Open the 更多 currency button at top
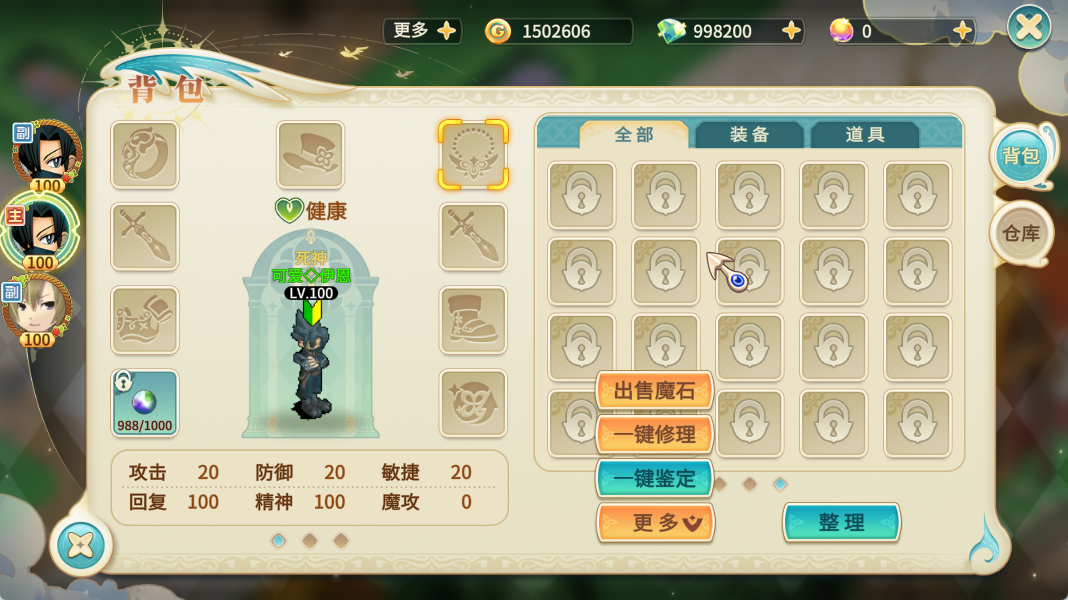The height and width of the screenshot is (600, 1068). (422, 31)
